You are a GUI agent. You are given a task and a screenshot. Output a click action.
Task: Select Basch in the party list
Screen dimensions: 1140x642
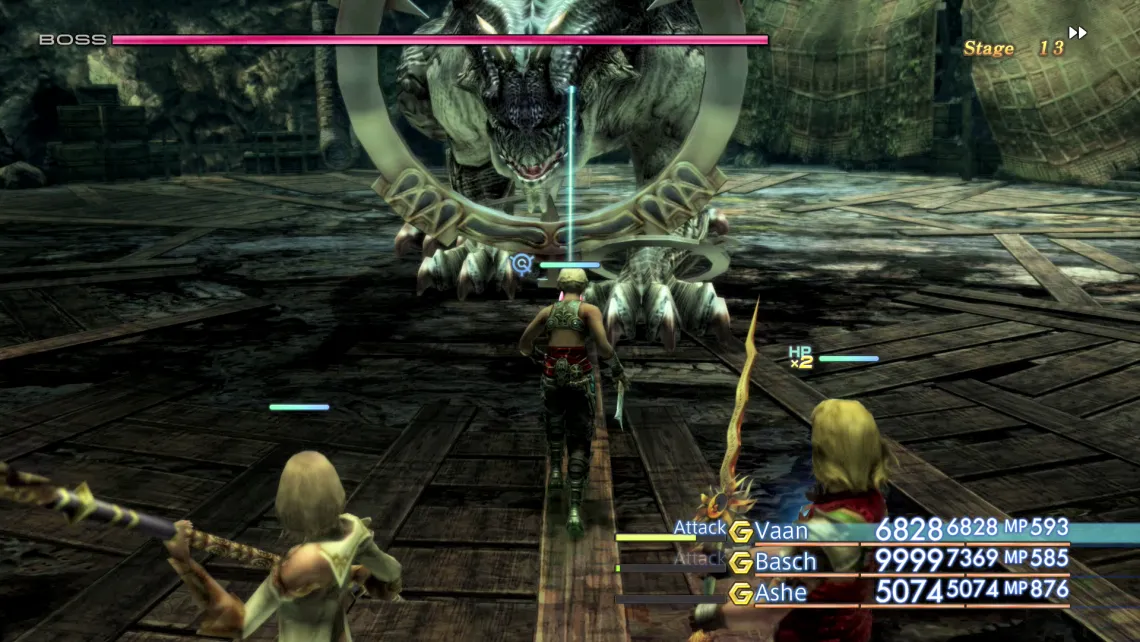[x=785, y=562]
